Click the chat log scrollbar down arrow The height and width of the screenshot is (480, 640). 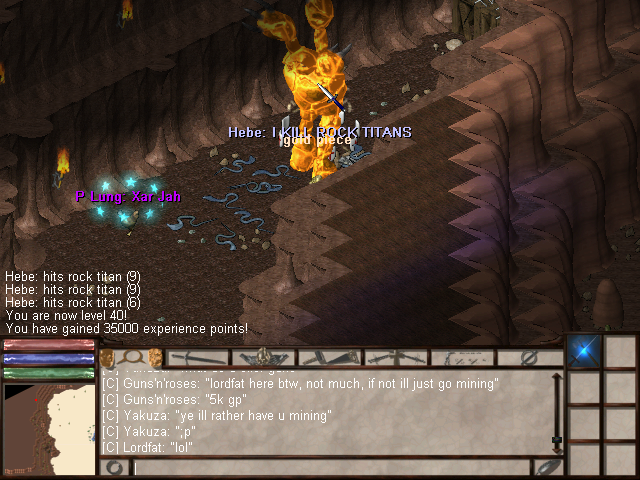(x=557, y=441)
